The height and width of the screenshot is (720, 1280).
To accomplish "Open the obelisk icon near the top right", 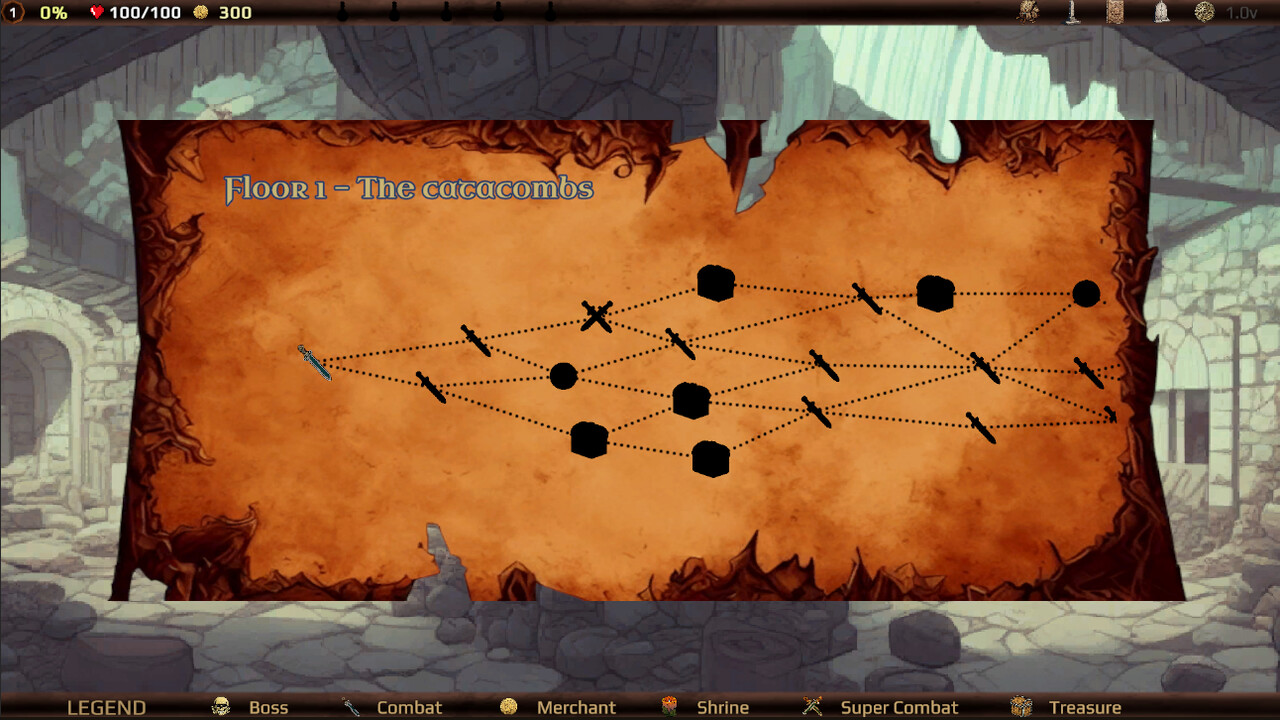I will coord(1072,14).
